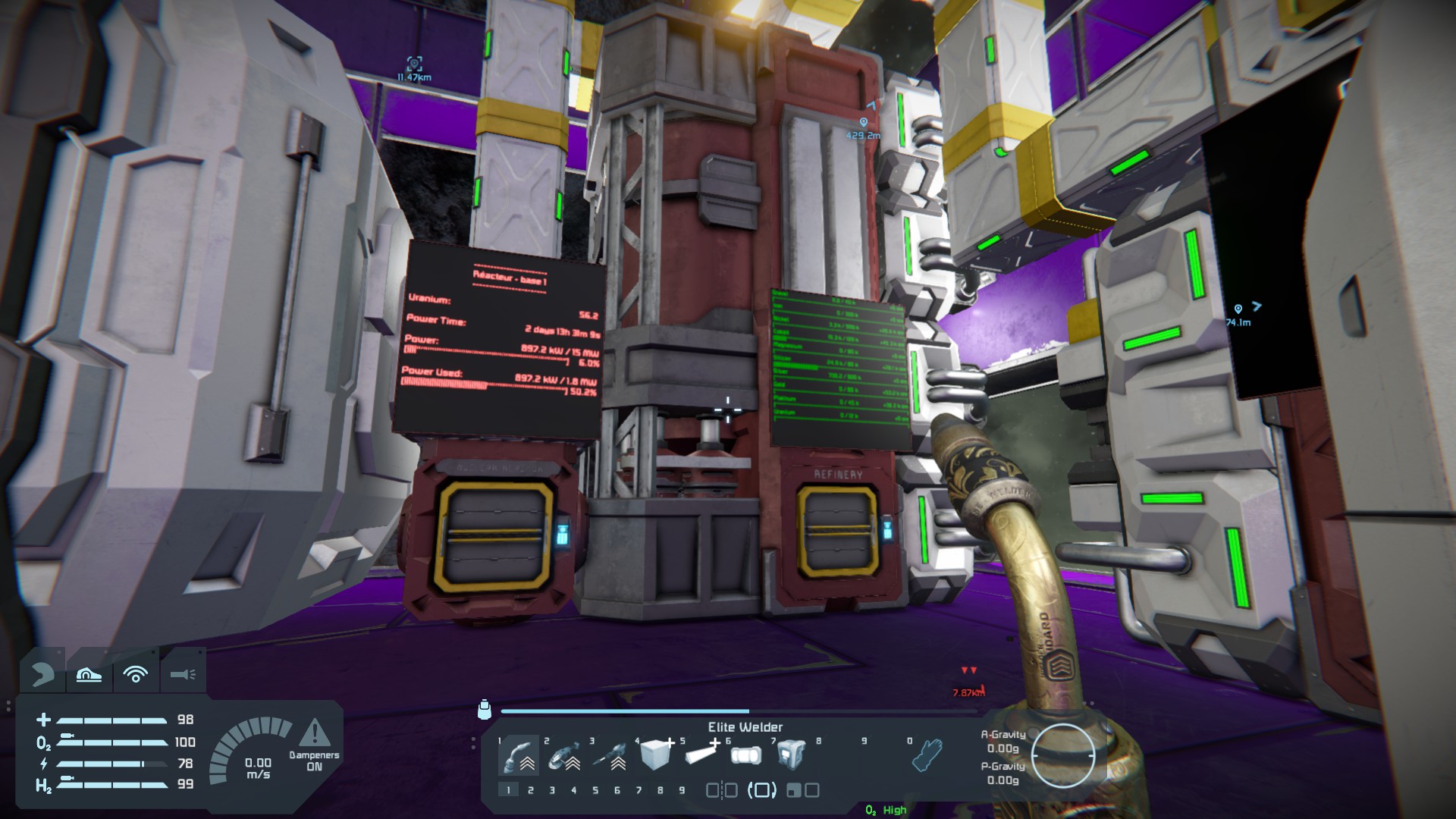Viewport: 1456px width, 819px height.
Task: Toggle the magnetic boots icon
Action: (89, 674)
